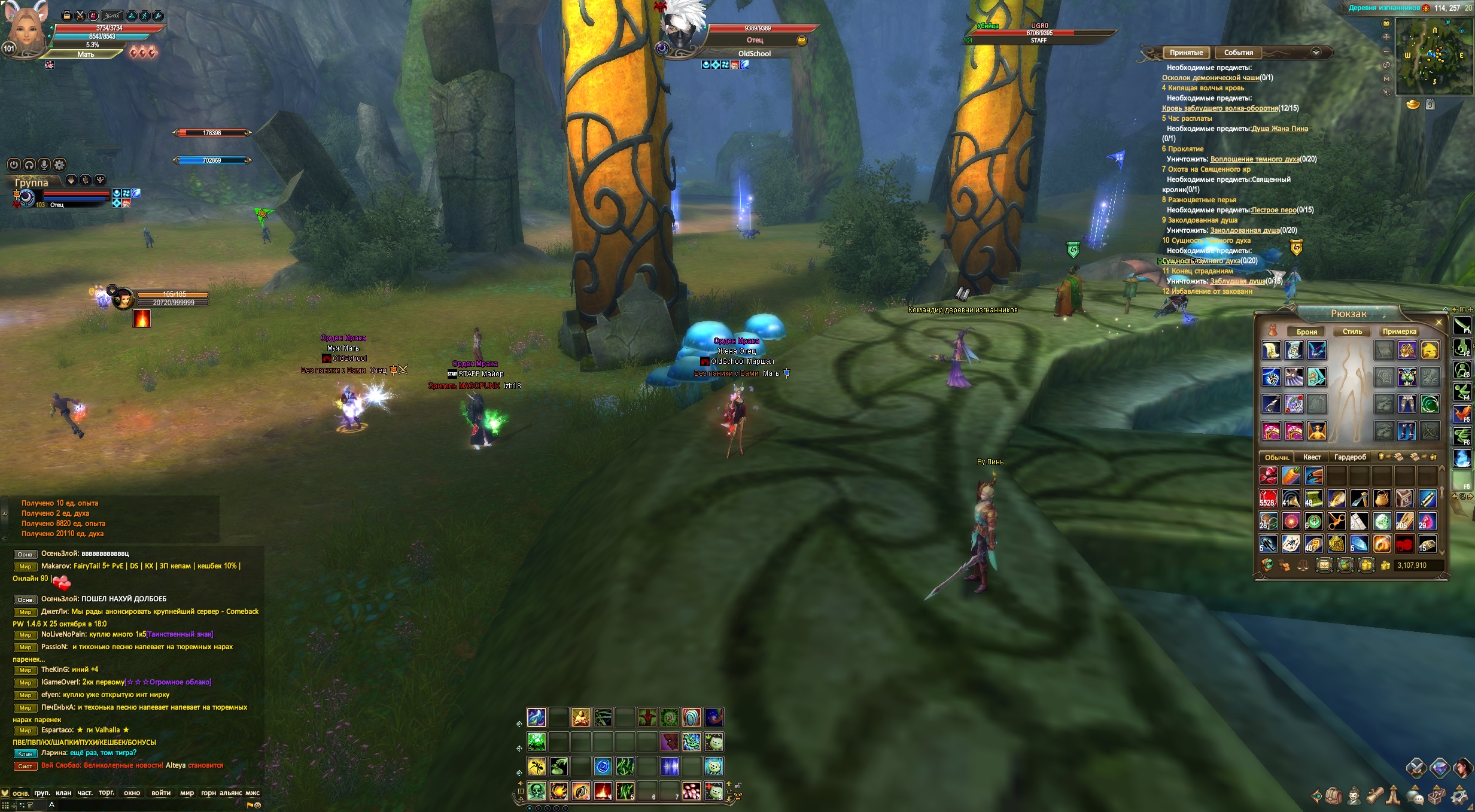The width and height of the screenshot is (1475, 812).
Task: Switch to the Квест bag tab
Action: coord(1312,457)
